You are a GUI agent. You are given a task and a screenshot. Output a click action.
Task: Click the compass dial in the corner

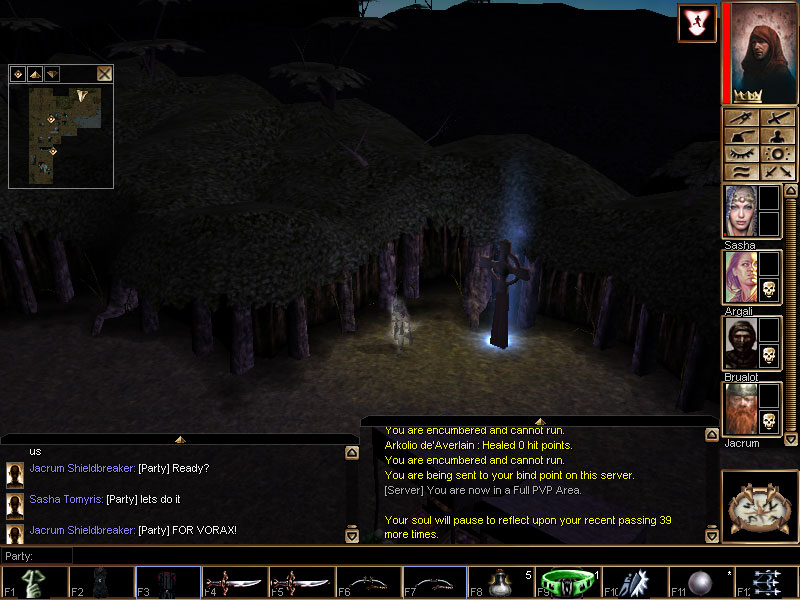pyautogui.click(x=760, y=505)
